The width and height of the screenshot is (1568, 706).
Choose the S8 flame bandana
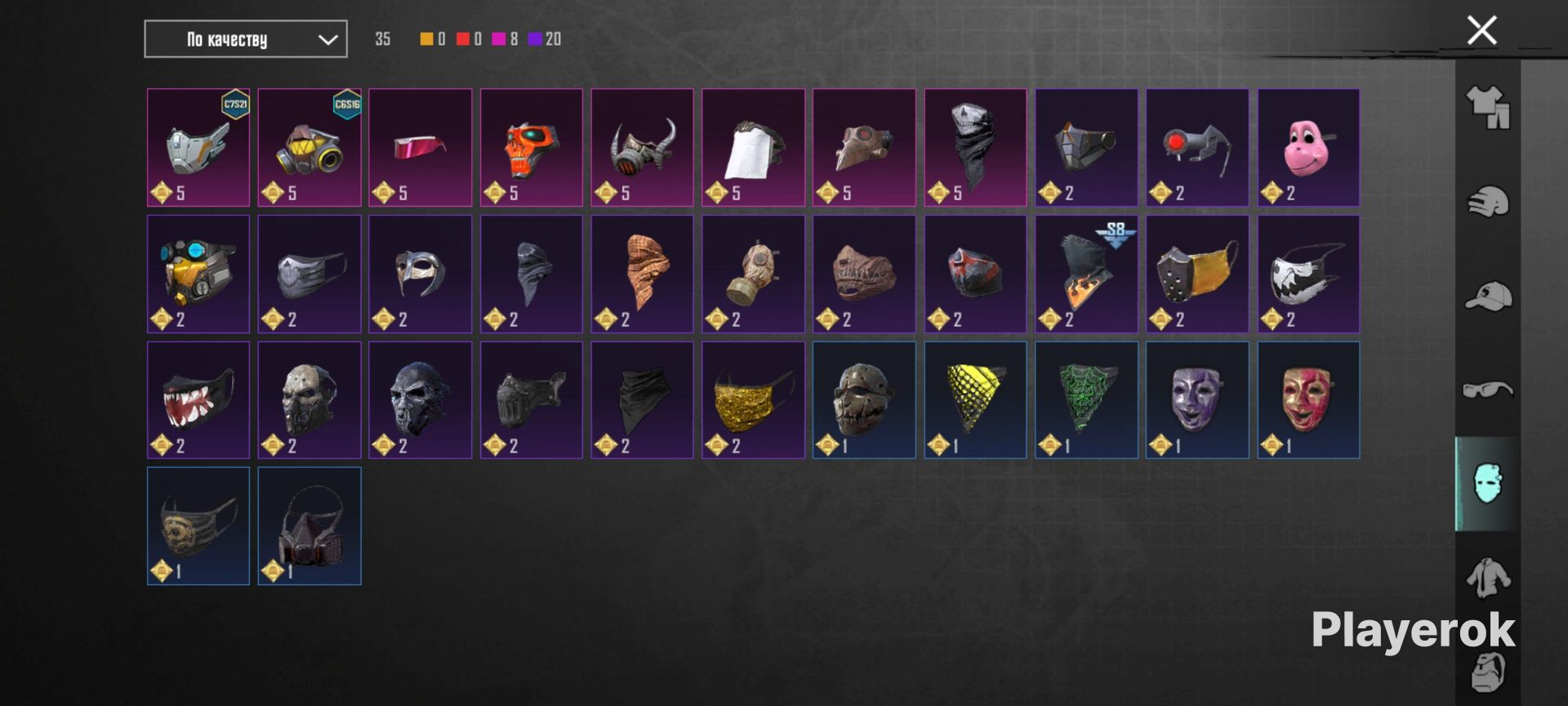tap(1086, 274)
